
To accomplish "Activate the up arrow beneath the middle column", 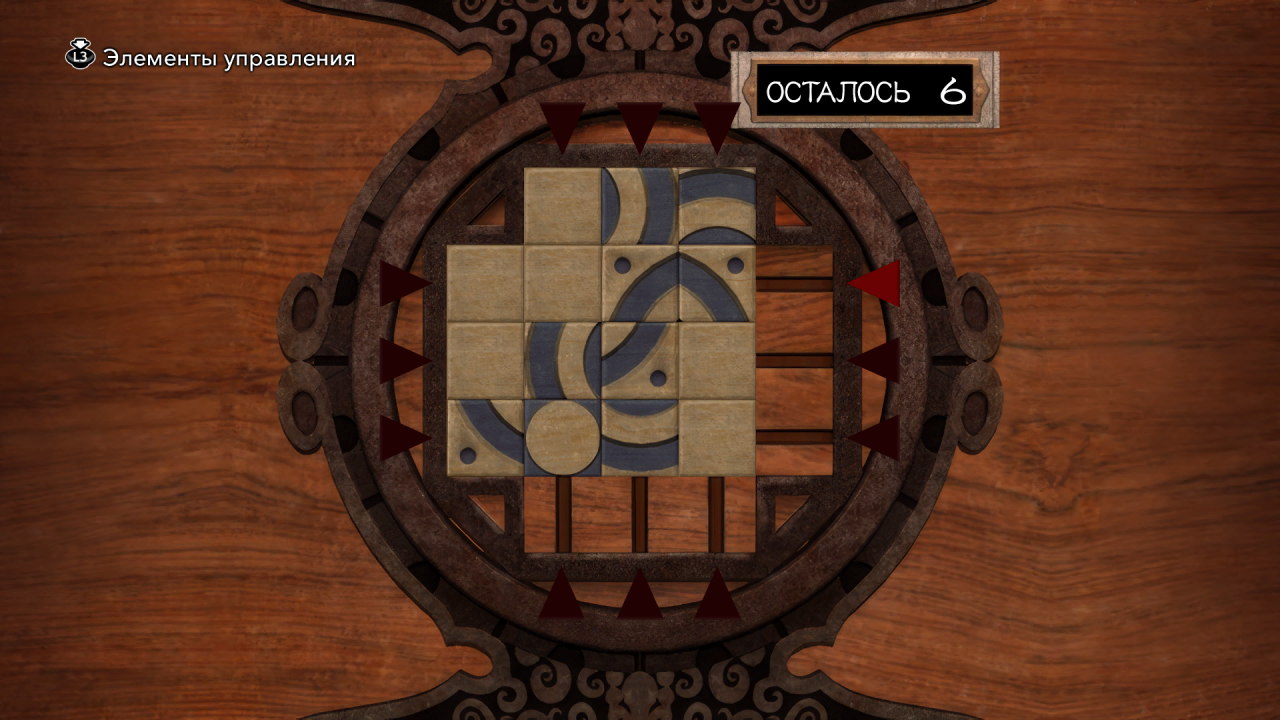I will click(640, 594).
